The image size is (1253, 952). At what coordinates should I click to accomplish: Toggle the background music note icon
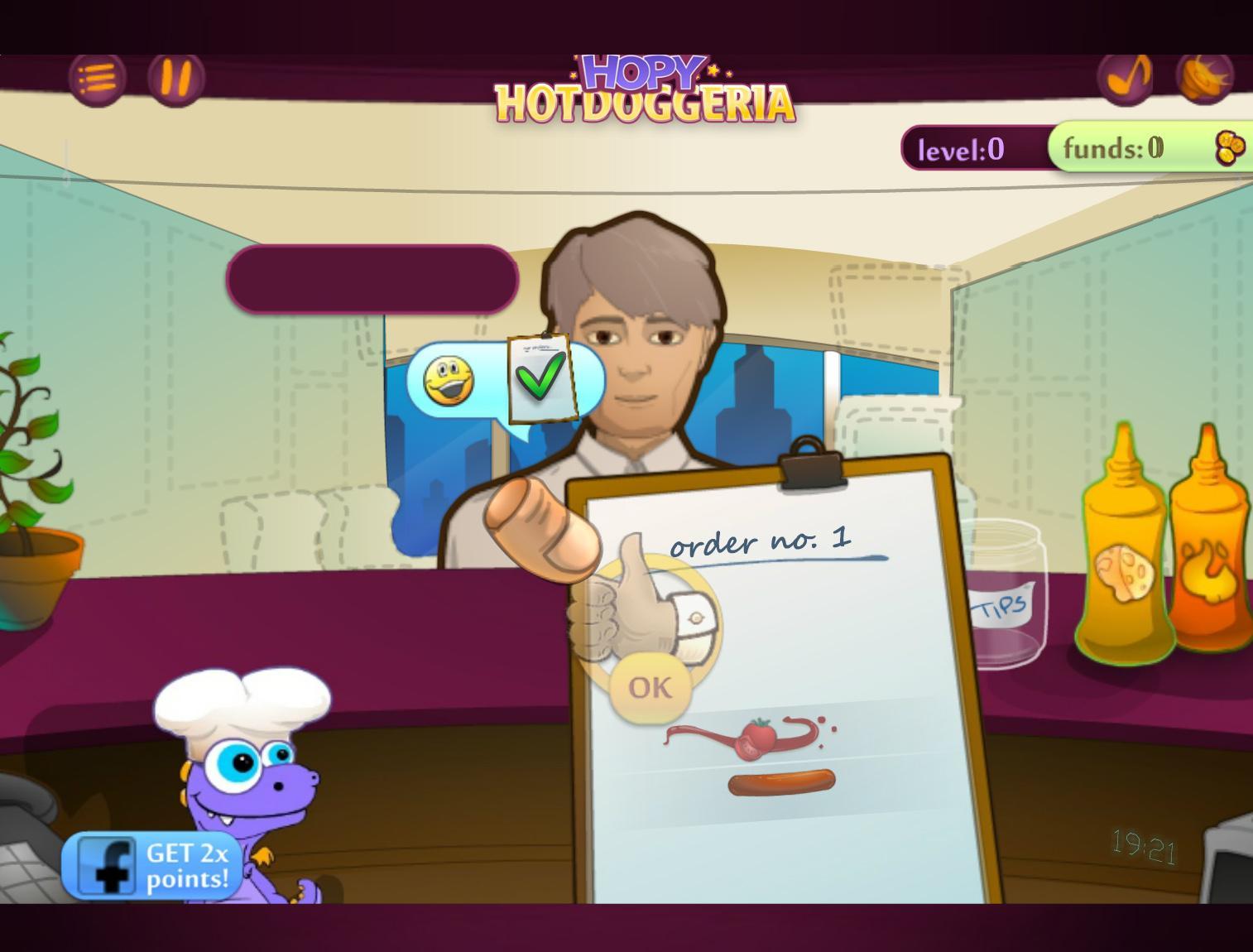(1126, 76)
